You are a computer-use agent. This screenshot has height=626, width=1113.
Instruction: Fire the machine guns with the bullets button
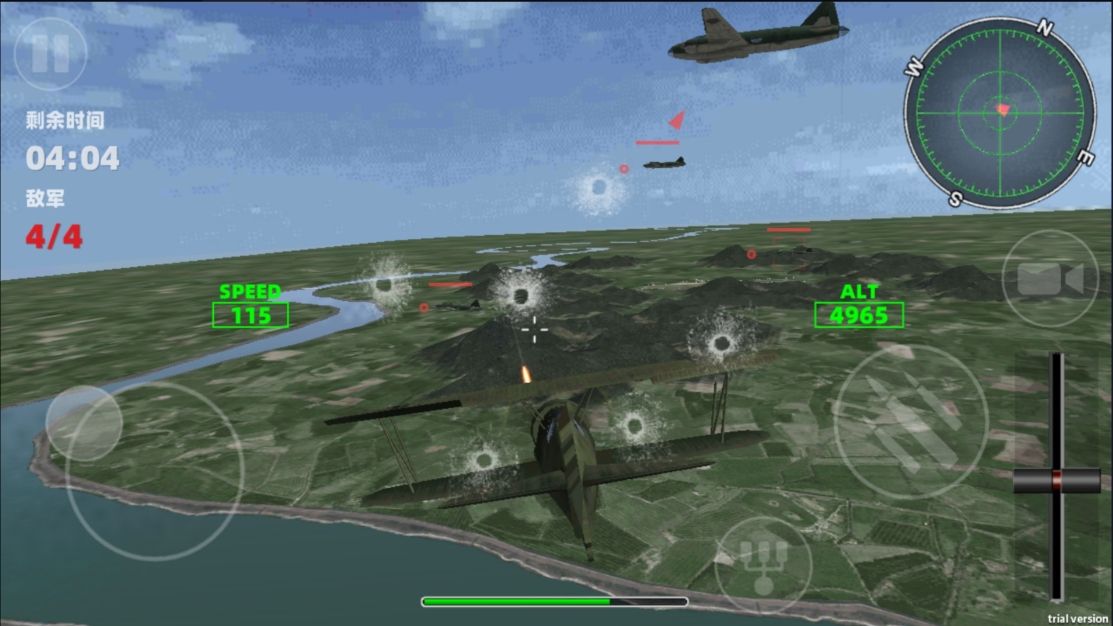(910, 421)
